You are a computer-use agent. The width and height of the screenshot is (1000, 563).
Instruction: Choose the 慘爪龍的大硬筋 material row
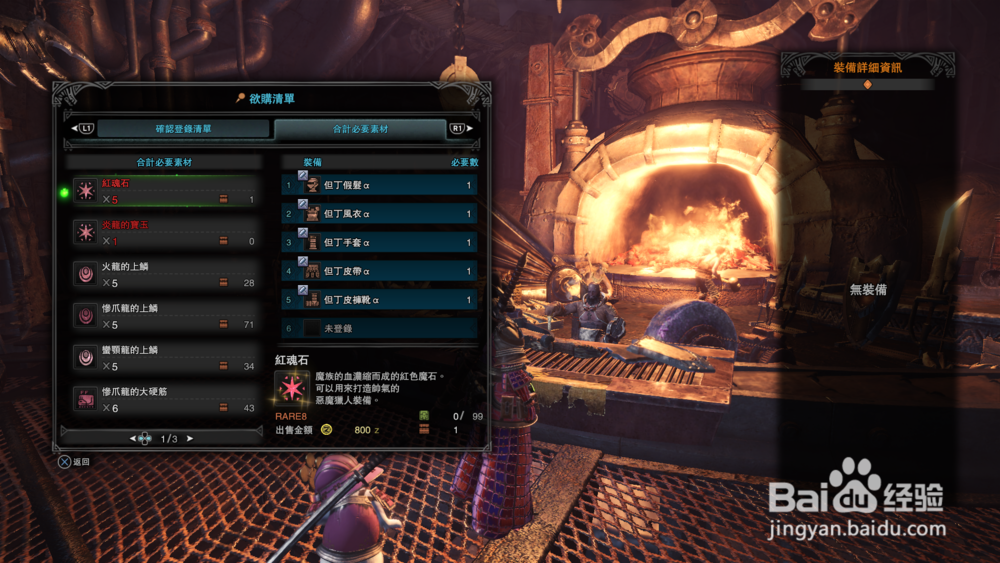164,399
